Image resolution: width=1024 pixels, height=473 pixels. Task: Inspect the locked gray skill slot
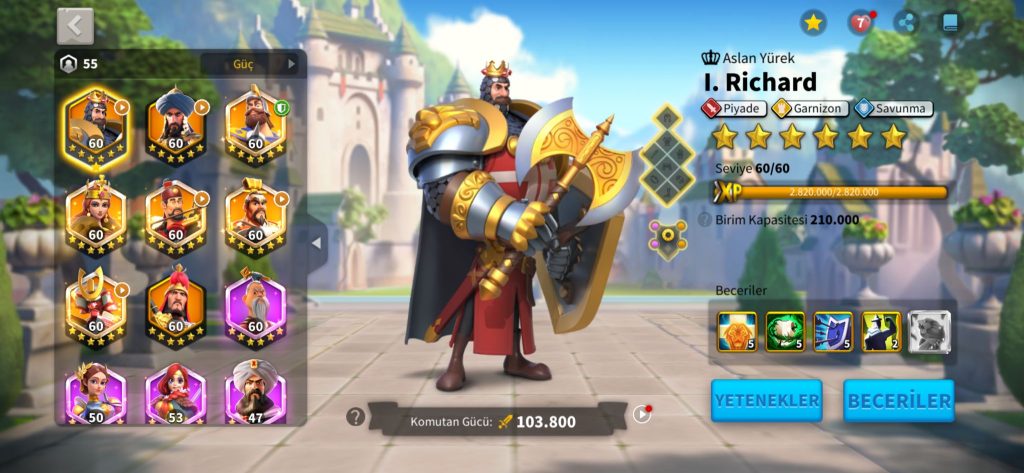(929, 332)
